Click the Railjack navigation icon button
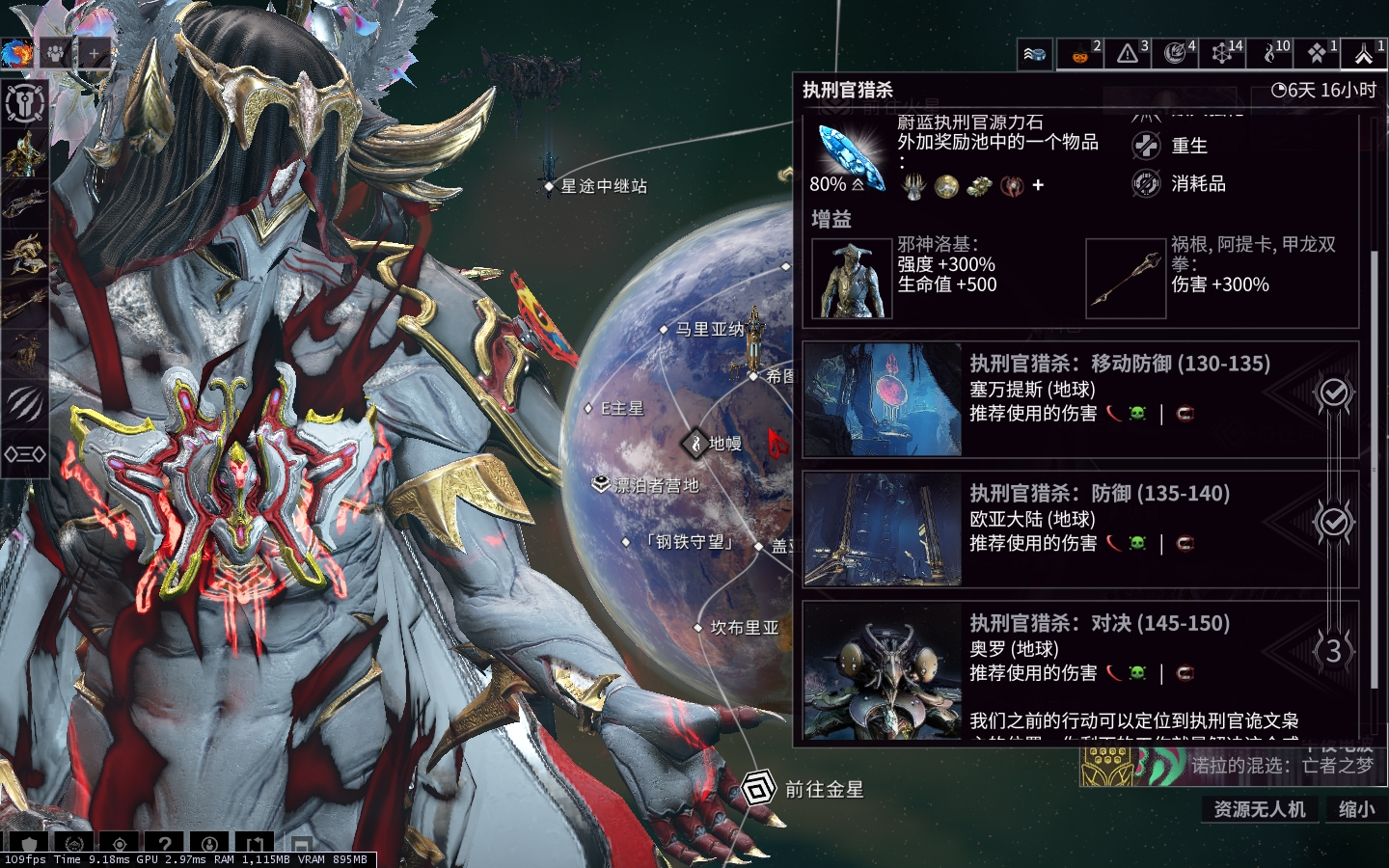This screenshot has width=1389, height=868. (1035, 54)
